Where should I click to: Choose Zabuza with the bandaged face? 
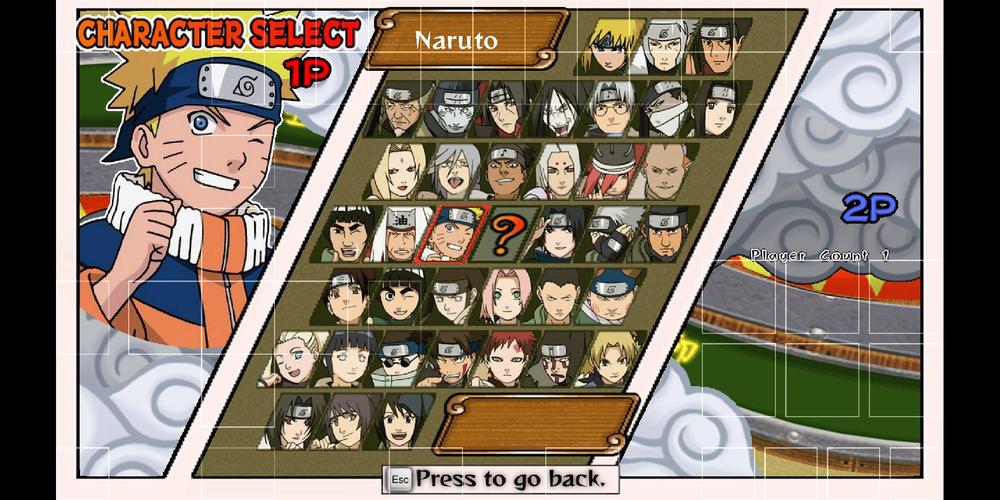[x=664, y=109]
